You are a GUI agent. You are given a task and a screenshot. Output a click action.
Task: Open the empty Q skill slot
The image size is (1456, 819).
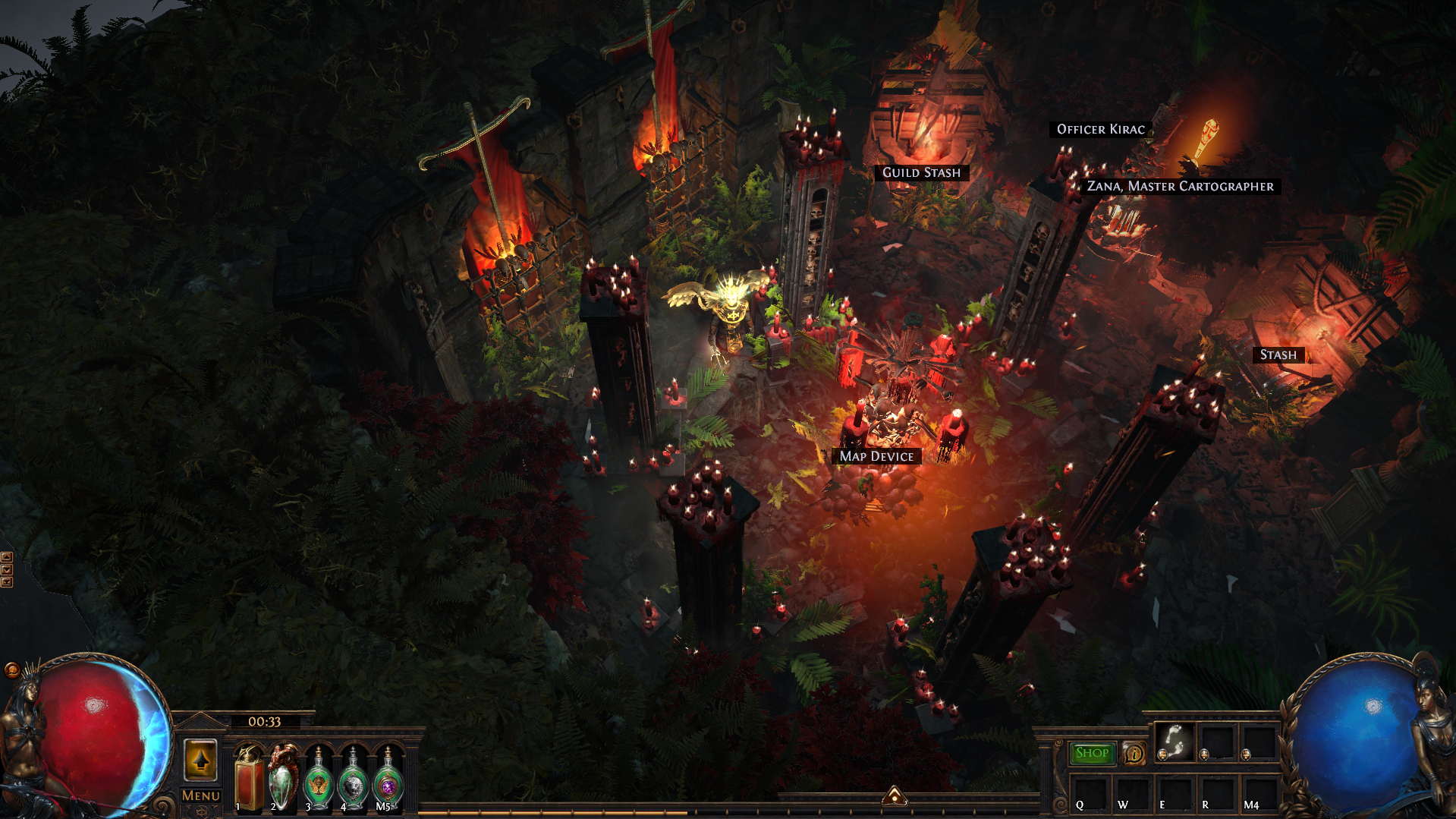coord(1090,793)
